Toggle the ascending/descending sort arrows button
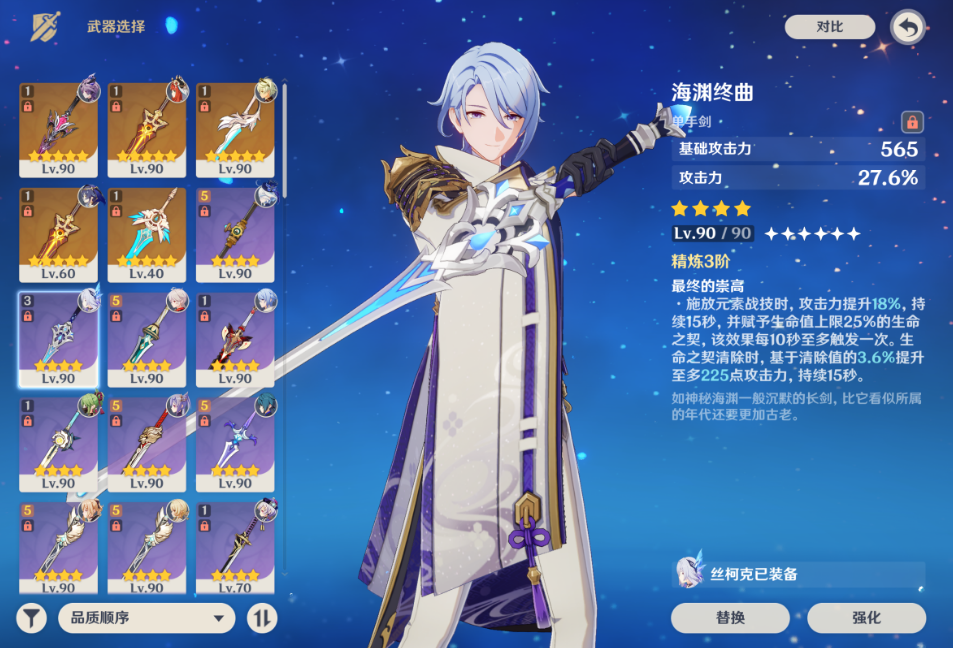 click(262, 618)
